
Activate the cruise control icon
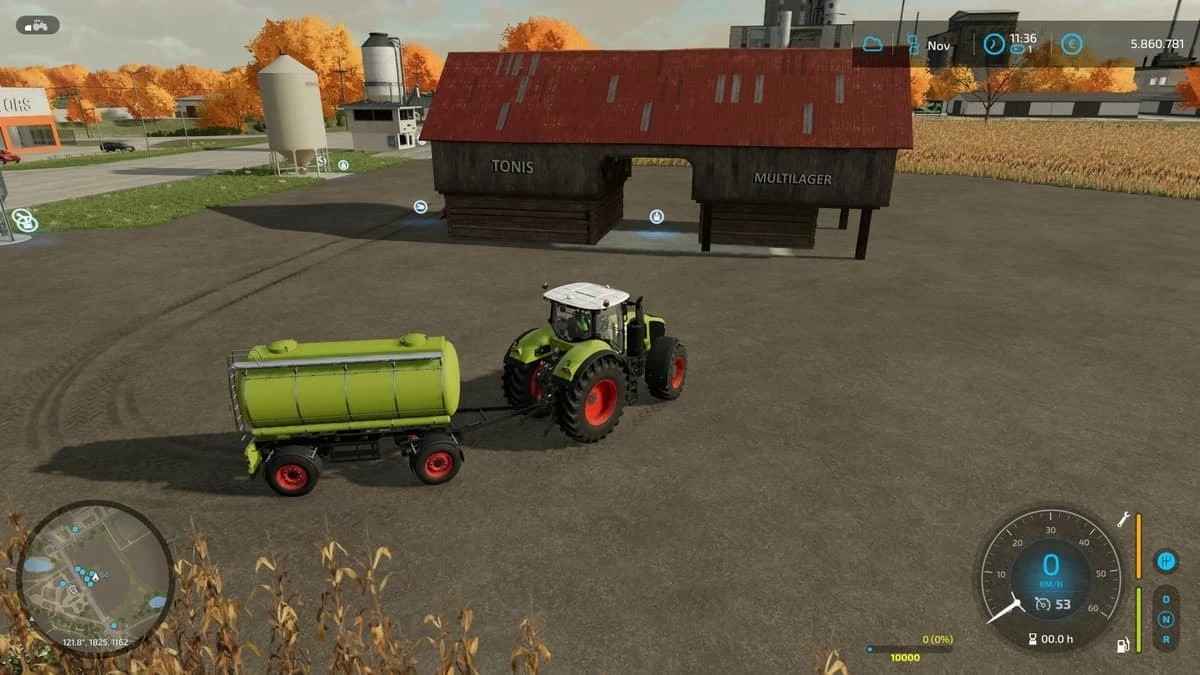click(1042, 603)
